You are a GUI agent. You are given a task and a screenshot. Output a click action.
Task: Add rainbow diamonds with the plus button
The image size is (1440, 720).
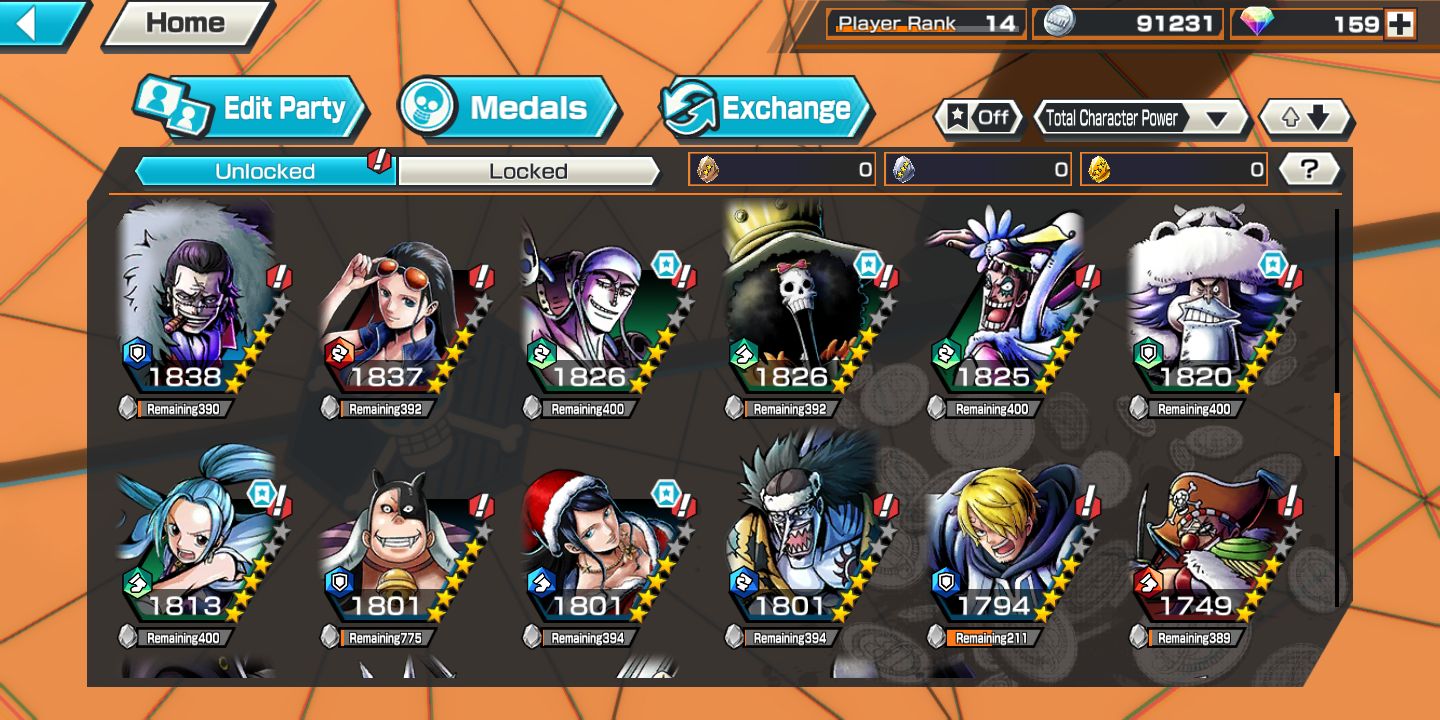pyautogui.click(x=1400, y=24)
